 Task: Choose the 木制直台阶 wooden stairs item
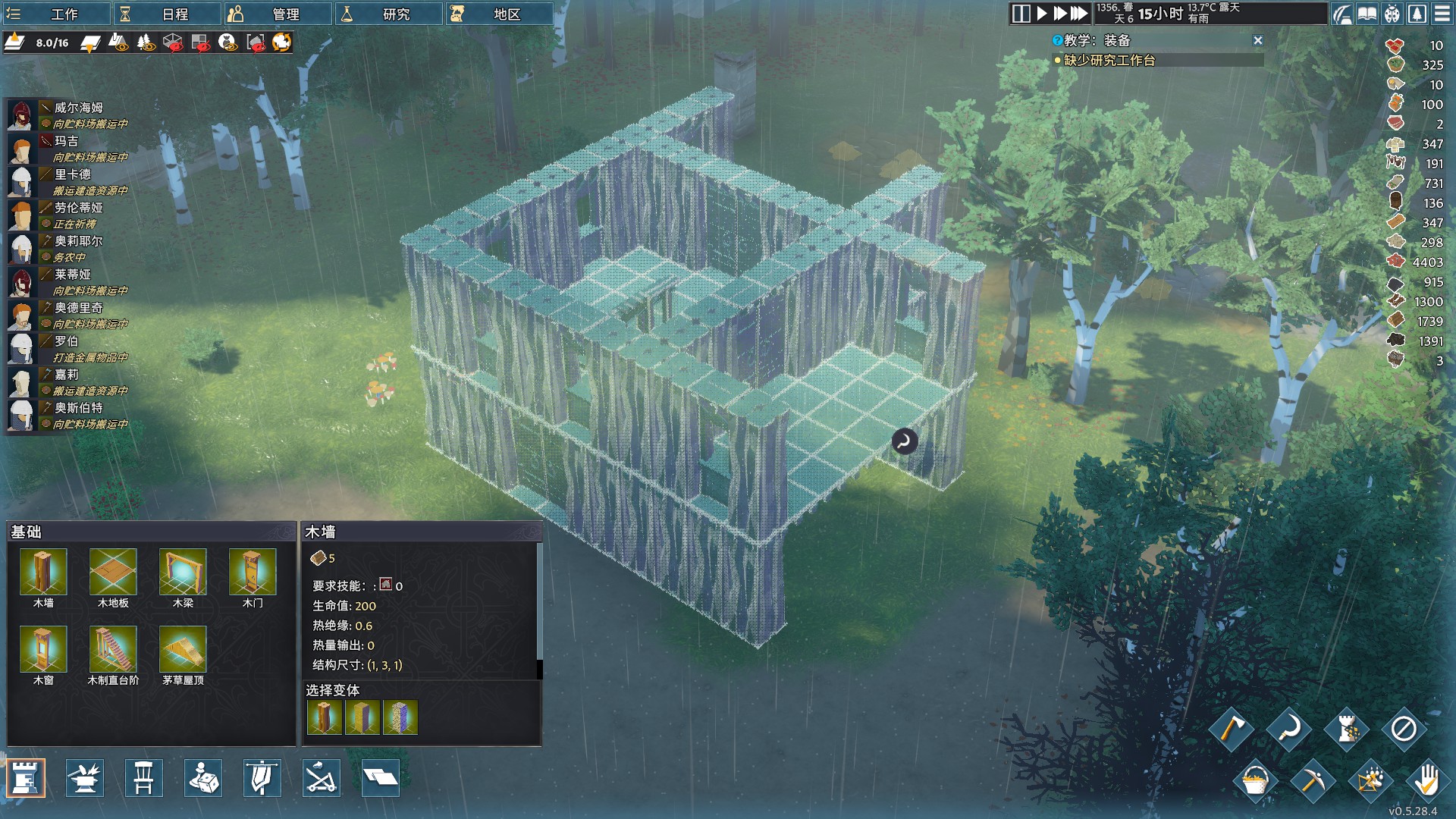point(113,651)
